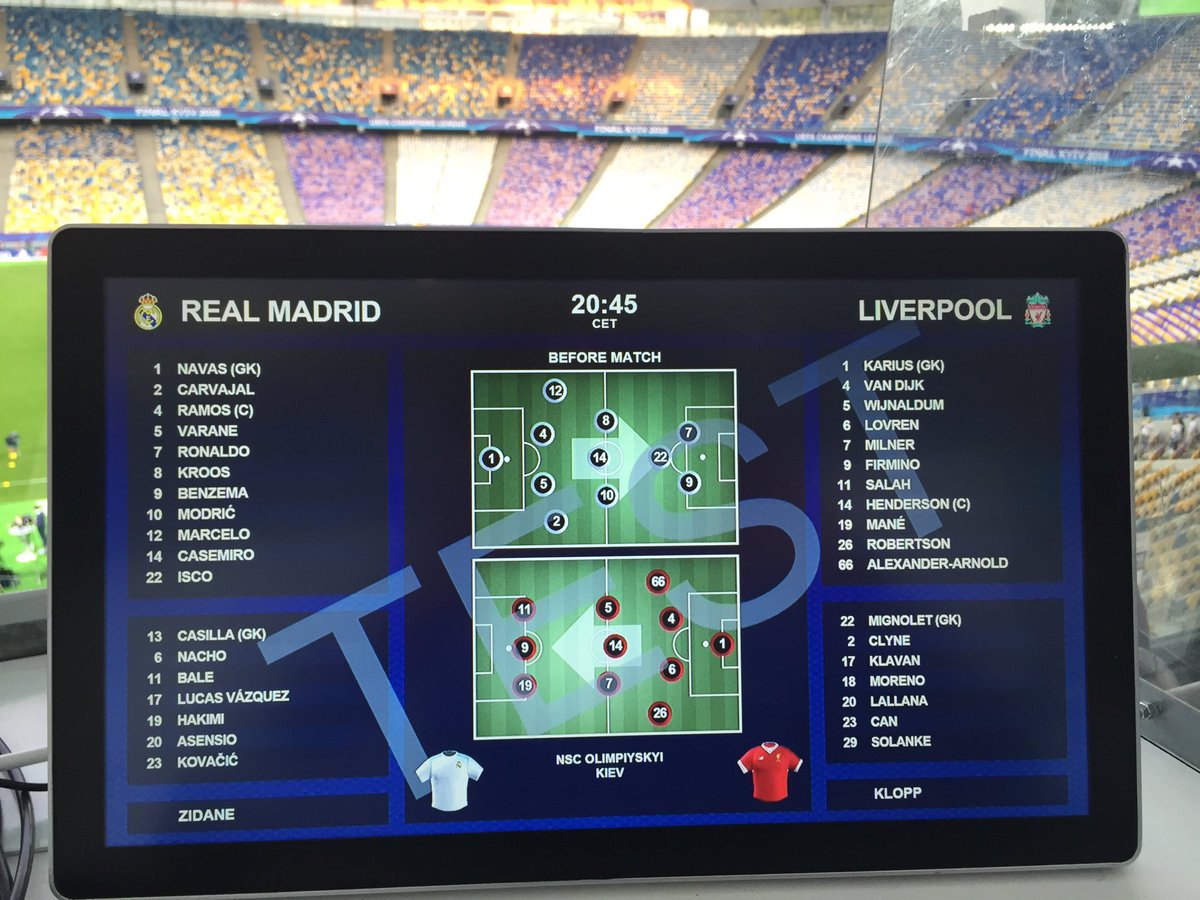The image size is (1200, 900).
Task: Click the Liverpool club crest
Action: click(x=1037, y=310)
